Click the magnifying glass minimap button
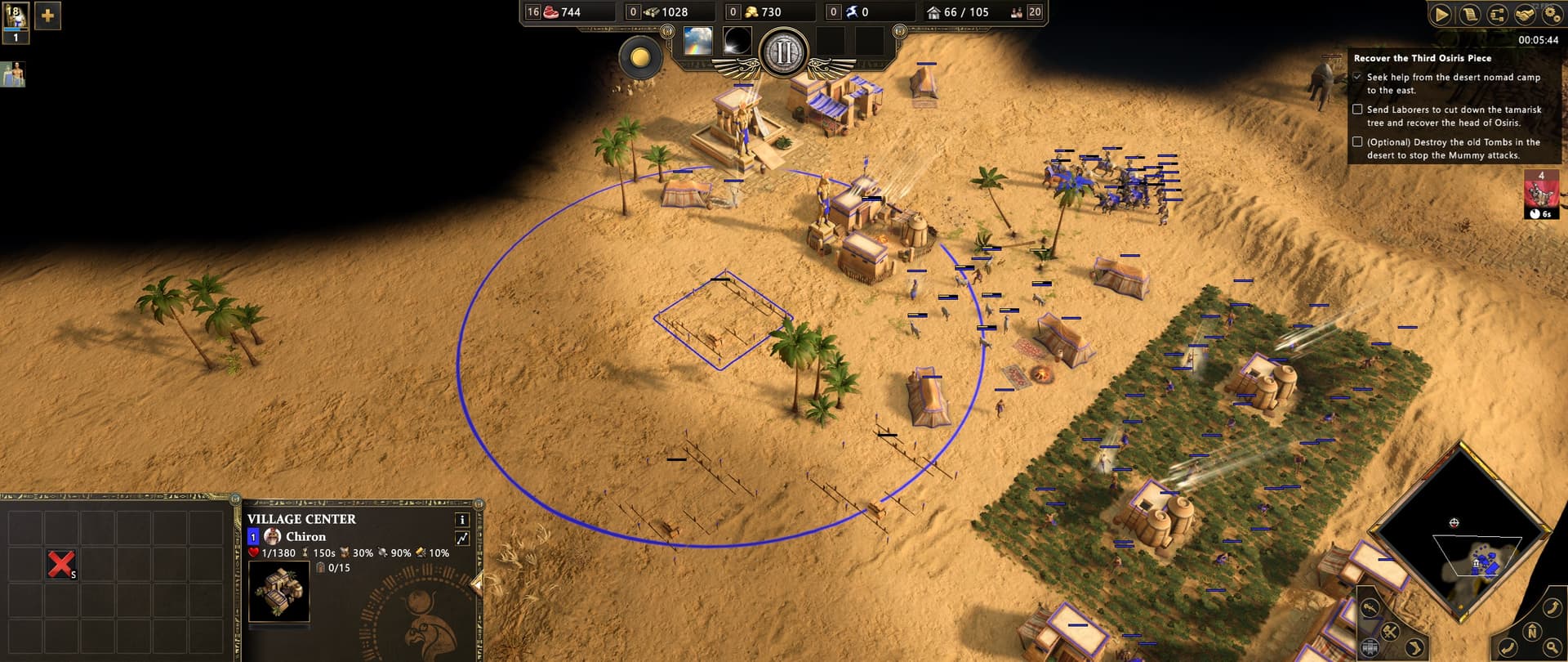 pos(1552,648)
